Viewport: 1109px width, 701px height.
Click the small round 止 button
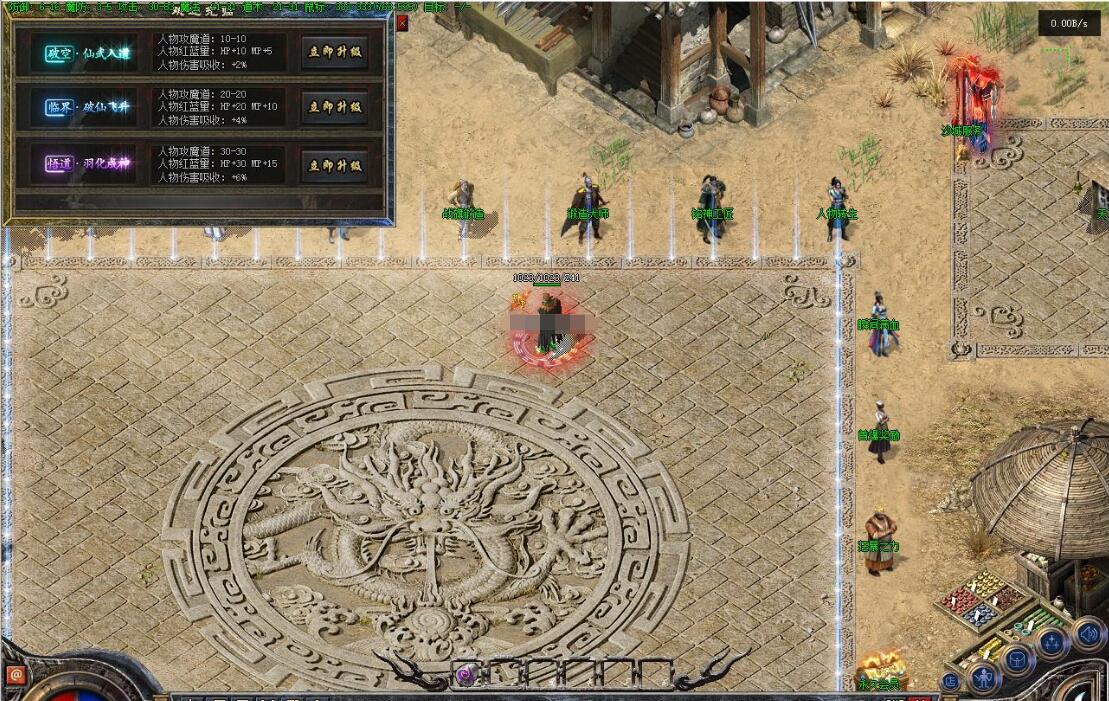(950, 682)
